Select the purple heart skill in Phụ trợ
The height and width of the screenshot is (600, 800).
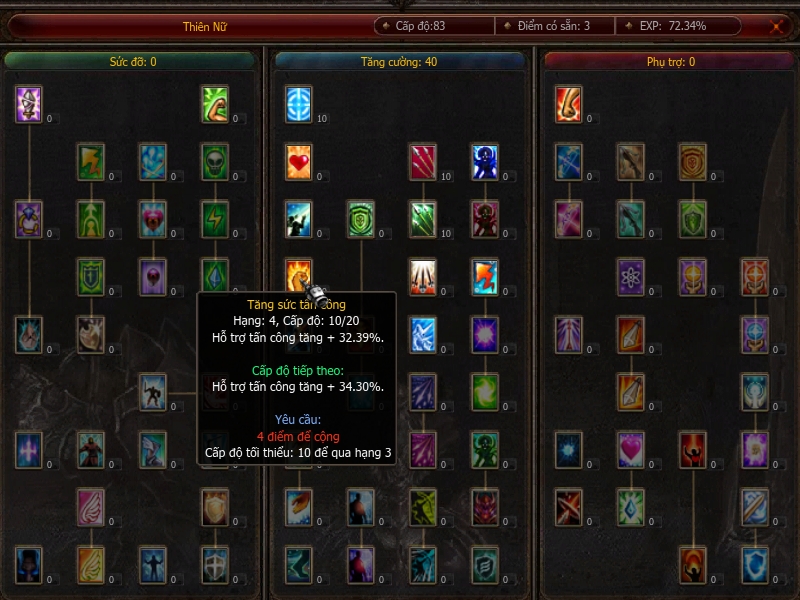tap(630, 449)
